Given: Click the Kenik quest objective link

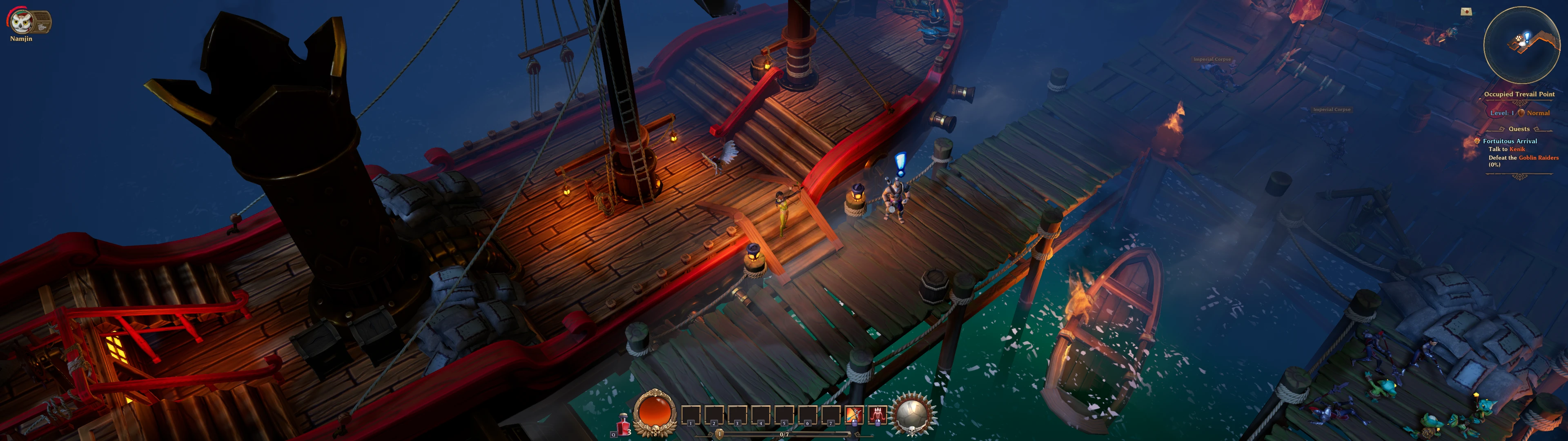Looking at the screenshot, I should click(x=1517, y=149).
